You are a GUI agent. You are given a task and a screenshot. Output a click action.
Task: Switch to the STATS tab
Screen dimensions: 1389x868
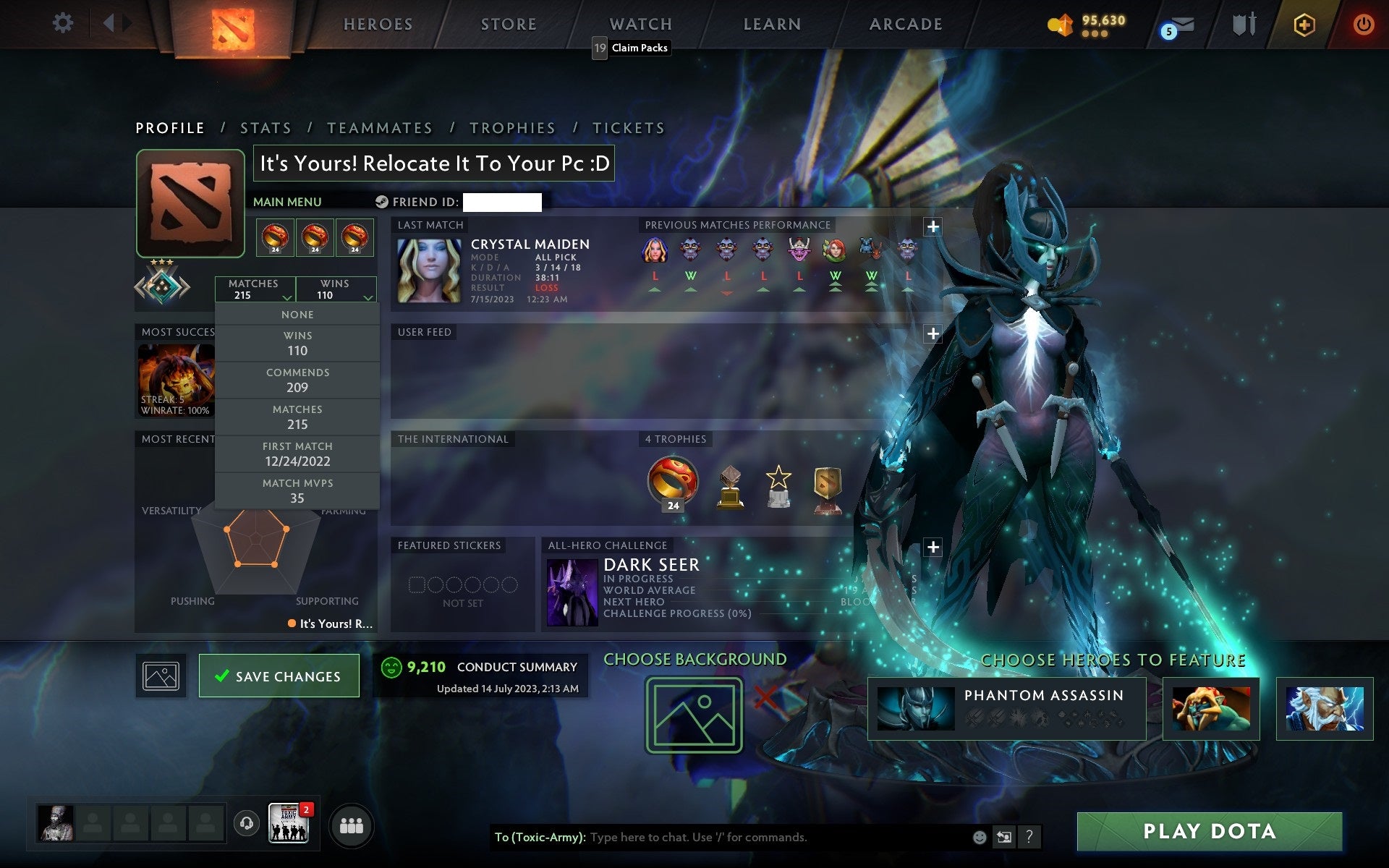[x=266, y=127]
